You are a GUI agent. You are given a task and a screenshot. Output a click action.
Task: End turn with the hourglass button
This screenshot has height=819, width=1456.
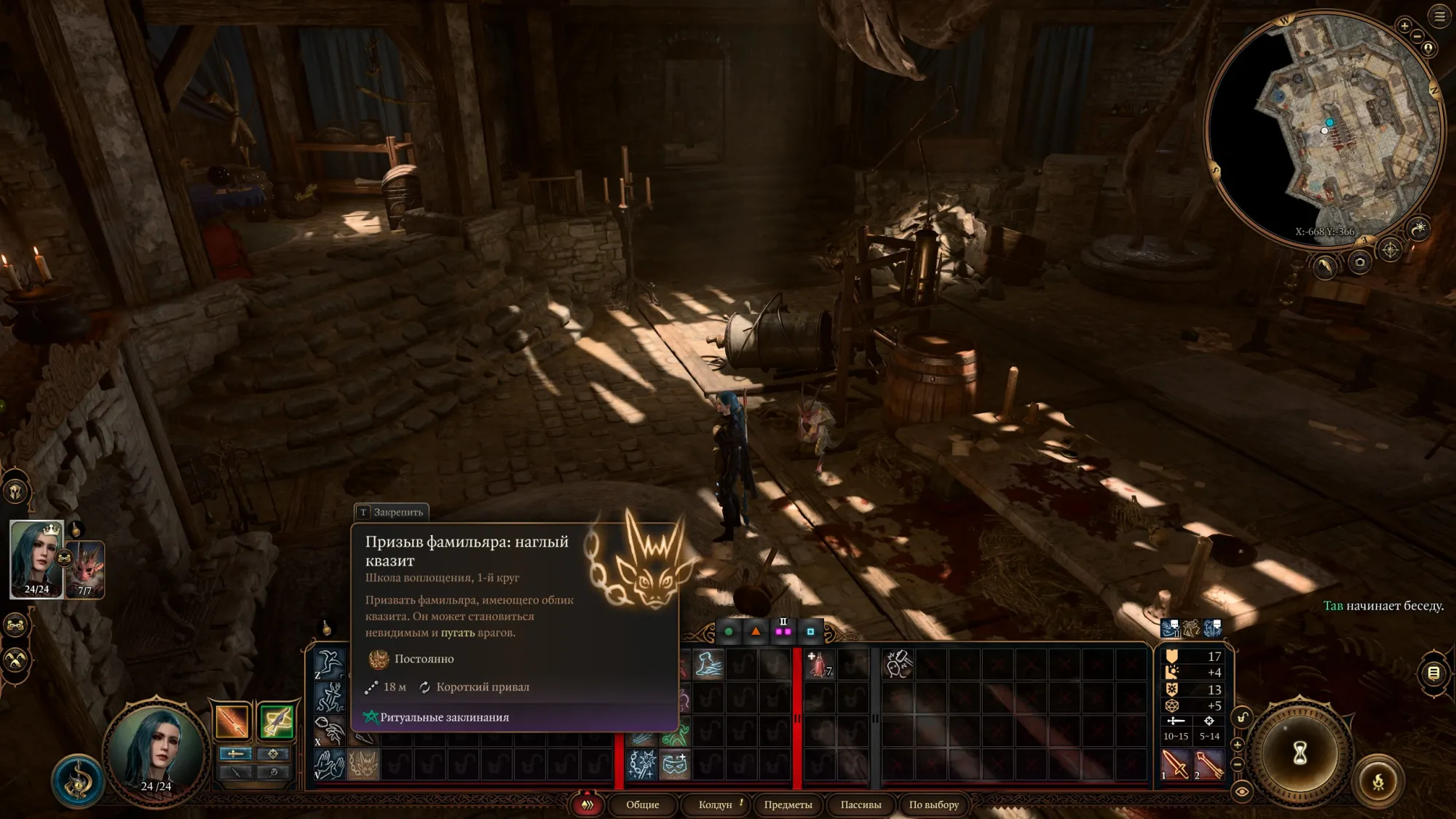point(1299,753)
